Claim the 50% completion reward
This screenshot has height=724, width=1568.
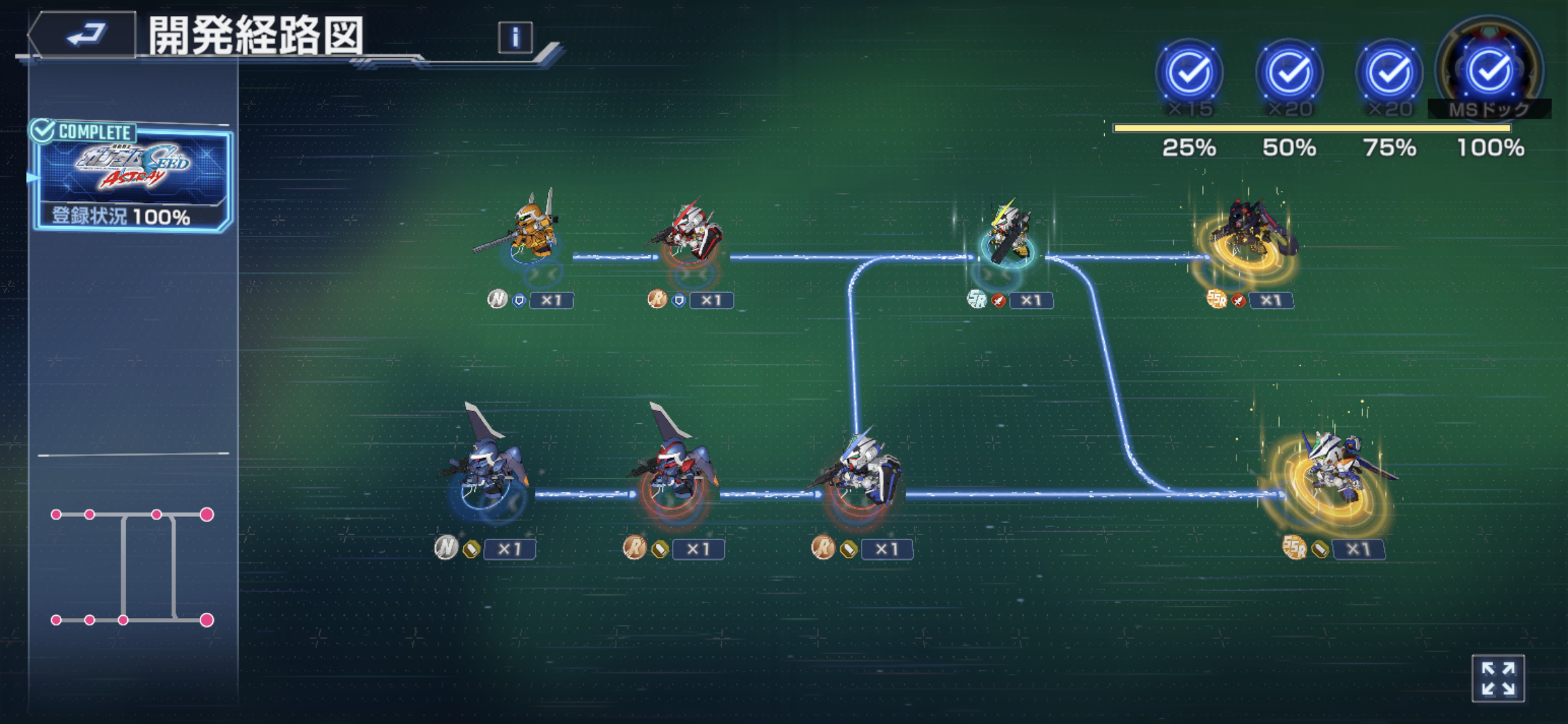1289,72
